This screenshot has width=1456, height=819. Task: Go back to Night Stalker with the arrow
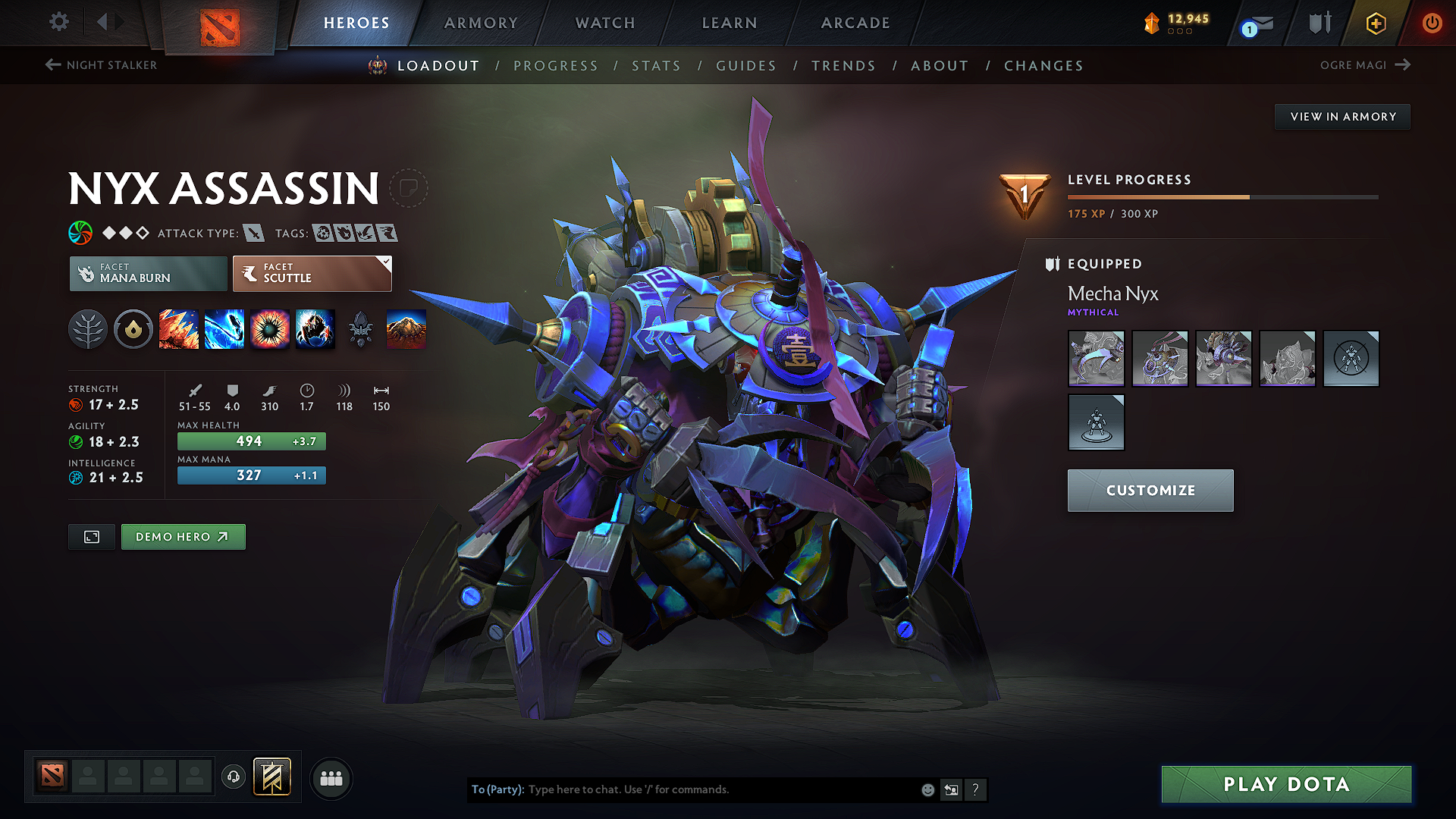click(x=52, y=64)
